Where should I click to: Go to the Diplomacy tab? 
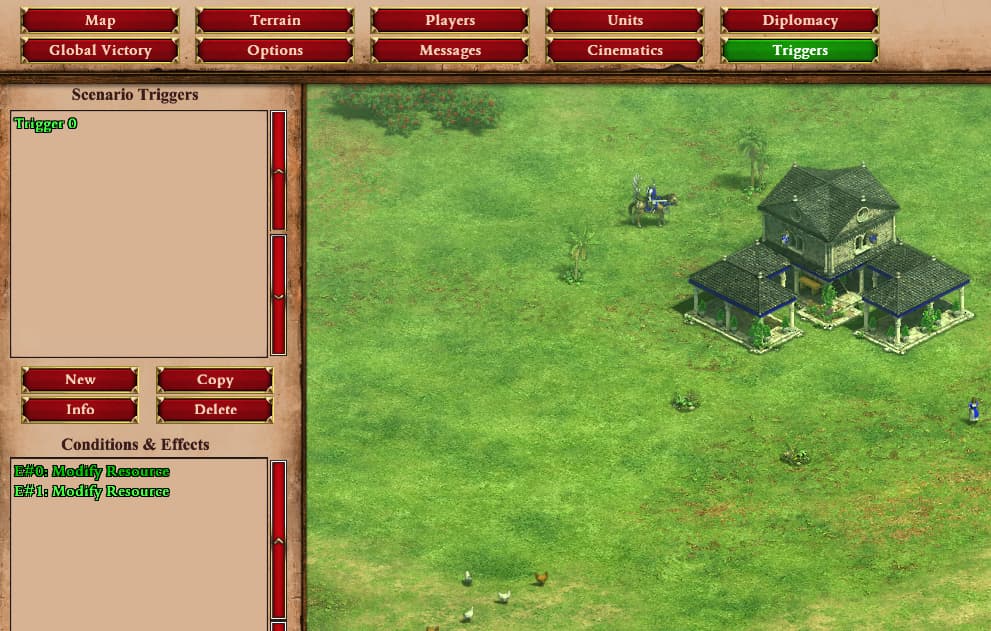click(800, 21)
